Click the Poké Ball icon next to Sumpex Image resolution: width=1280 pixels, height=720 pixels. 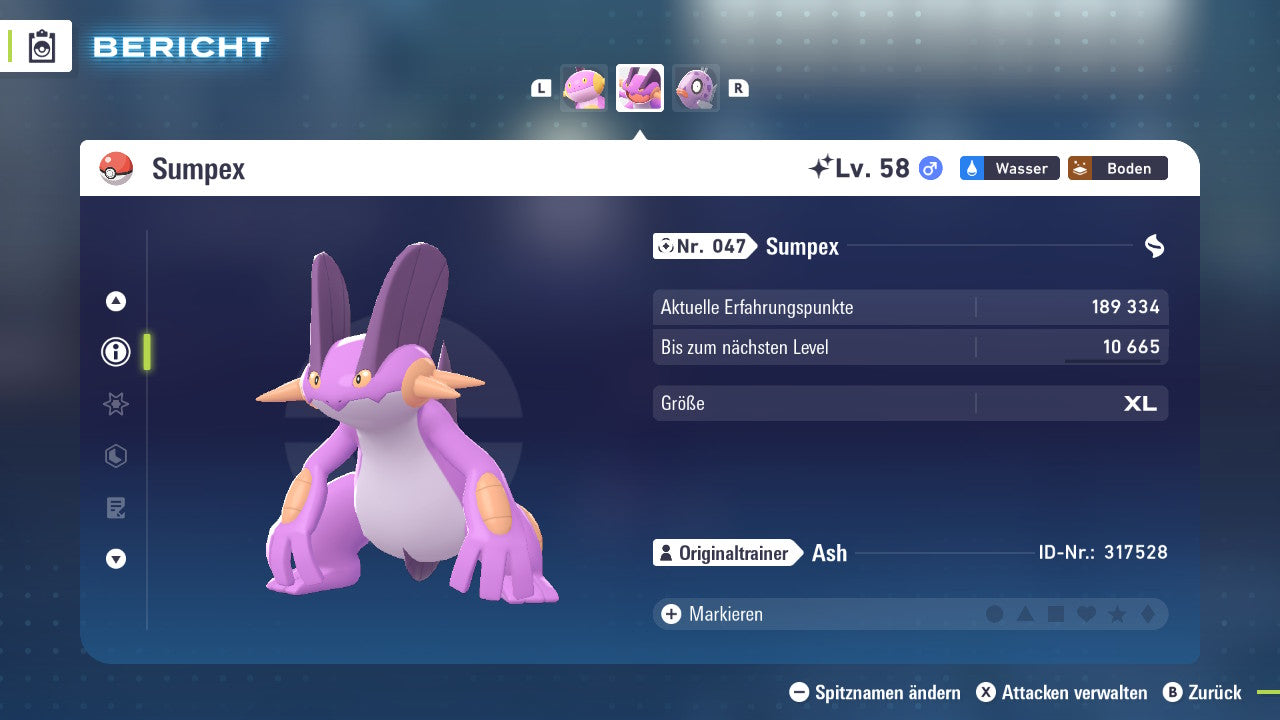point(116,168)
